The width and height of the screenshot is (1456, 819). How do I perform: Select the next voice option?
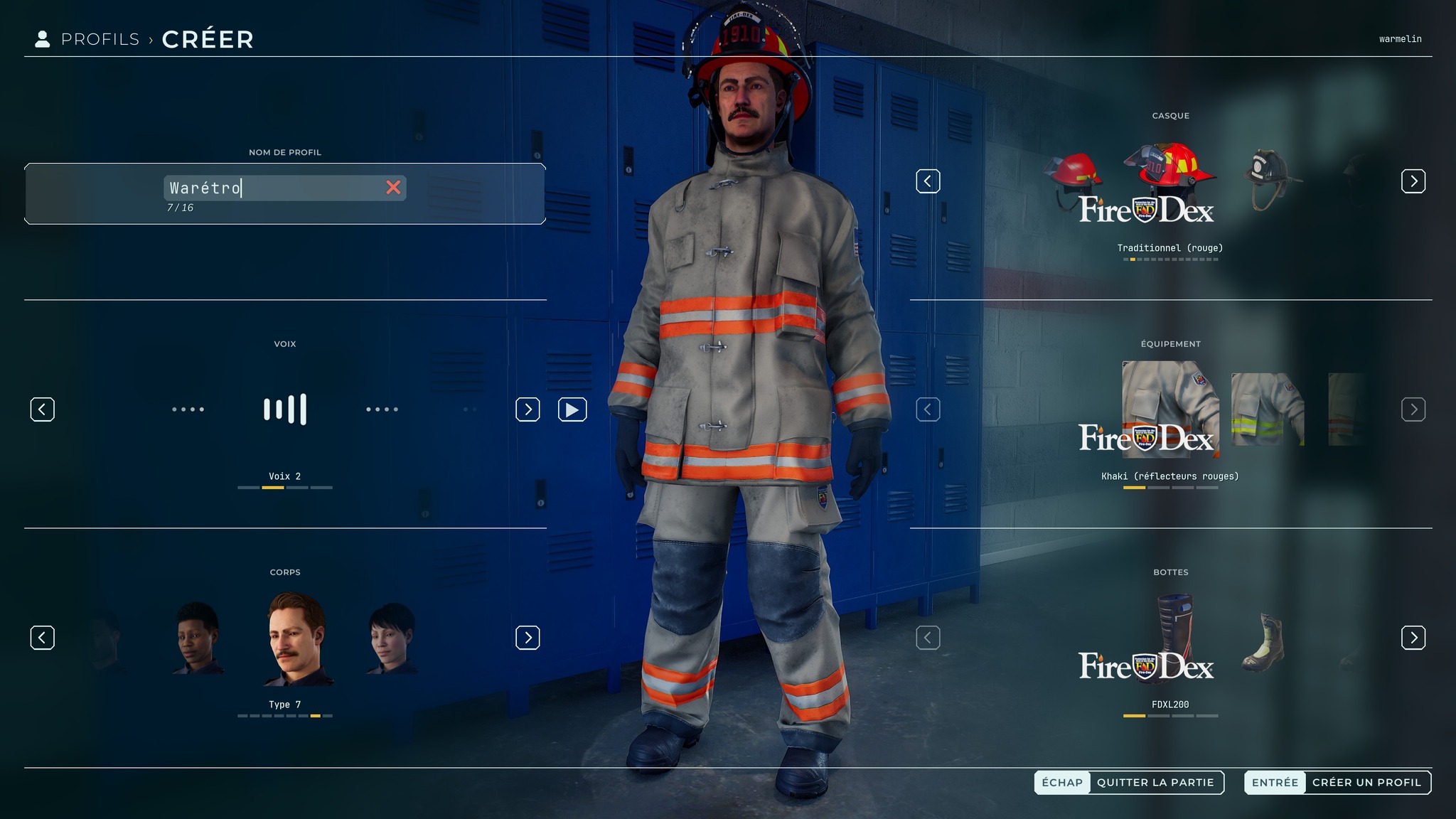click(528, 409)
